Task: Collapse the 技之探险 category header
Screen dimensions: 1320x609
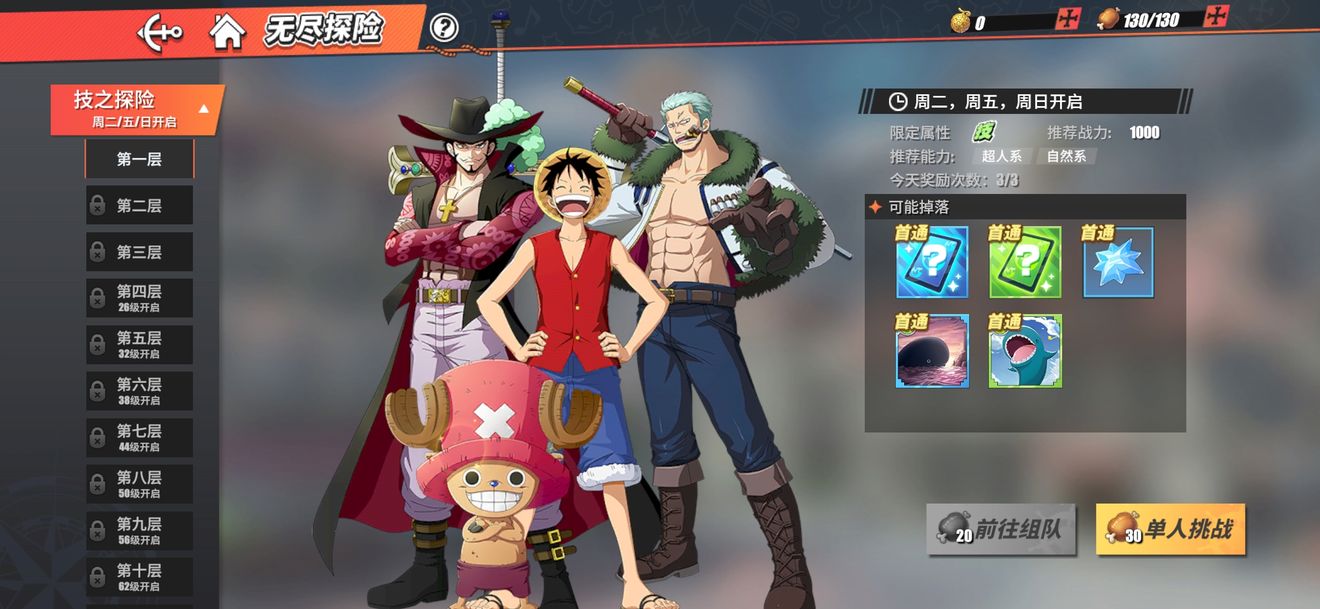Action: [x=137, y=109]
